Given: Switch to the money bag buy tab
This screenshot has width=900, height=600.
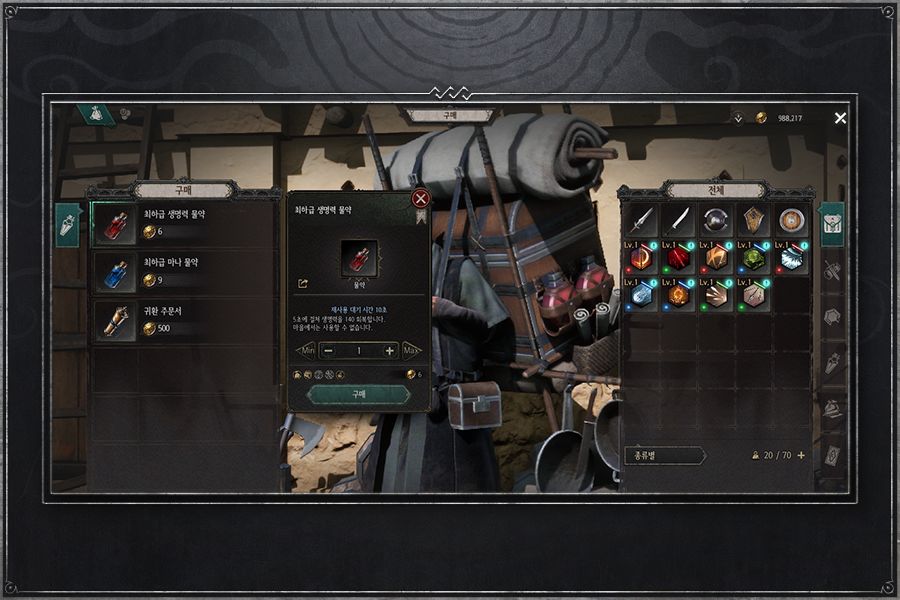Looking at the screenshot, I should click(96, 114).
